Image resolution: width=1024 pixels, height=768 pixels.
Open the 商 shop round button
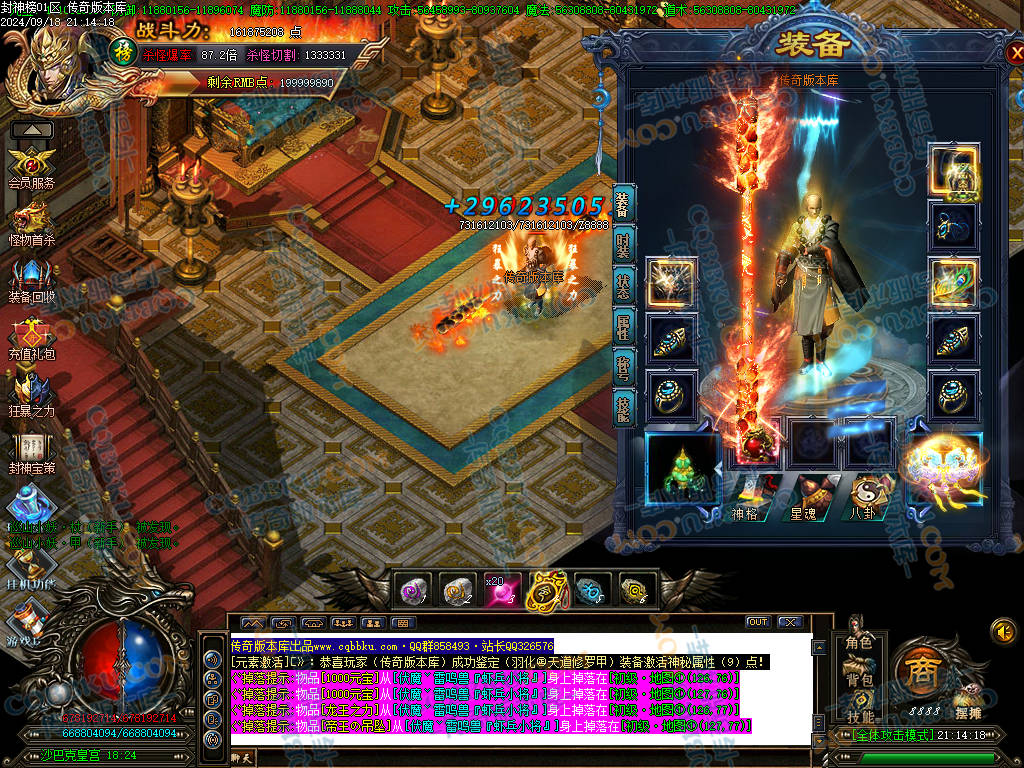coord(918,670)
